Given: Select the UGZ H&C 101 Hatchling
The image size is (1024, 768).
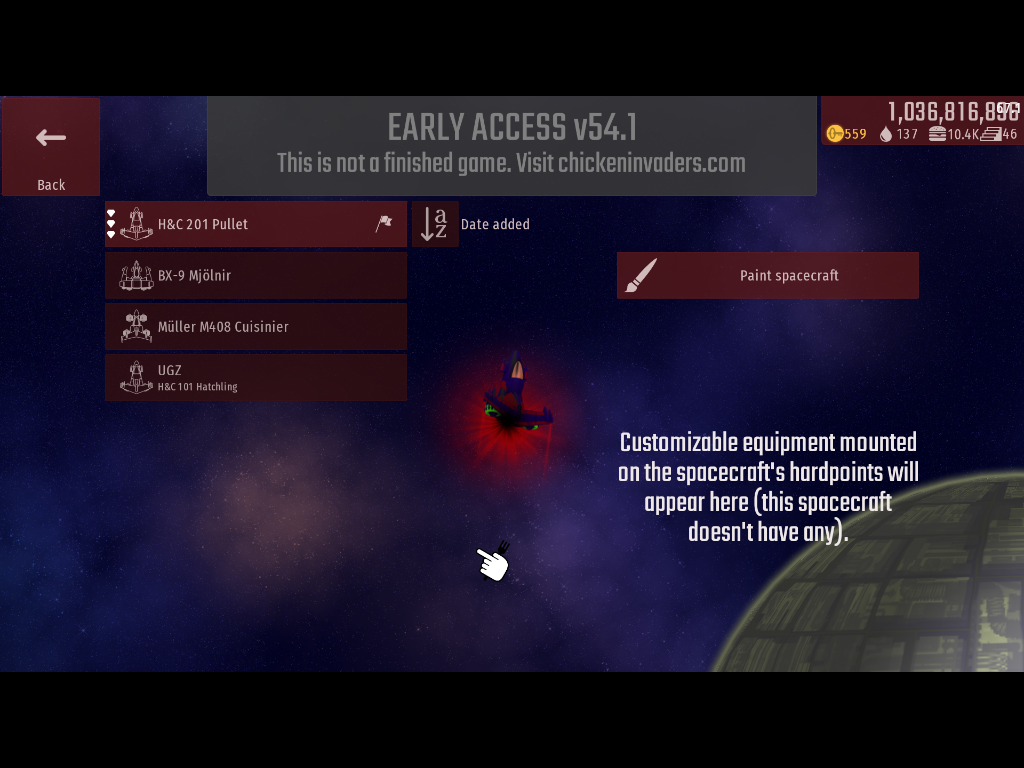Looking at the screenshot, I should 256,377.
